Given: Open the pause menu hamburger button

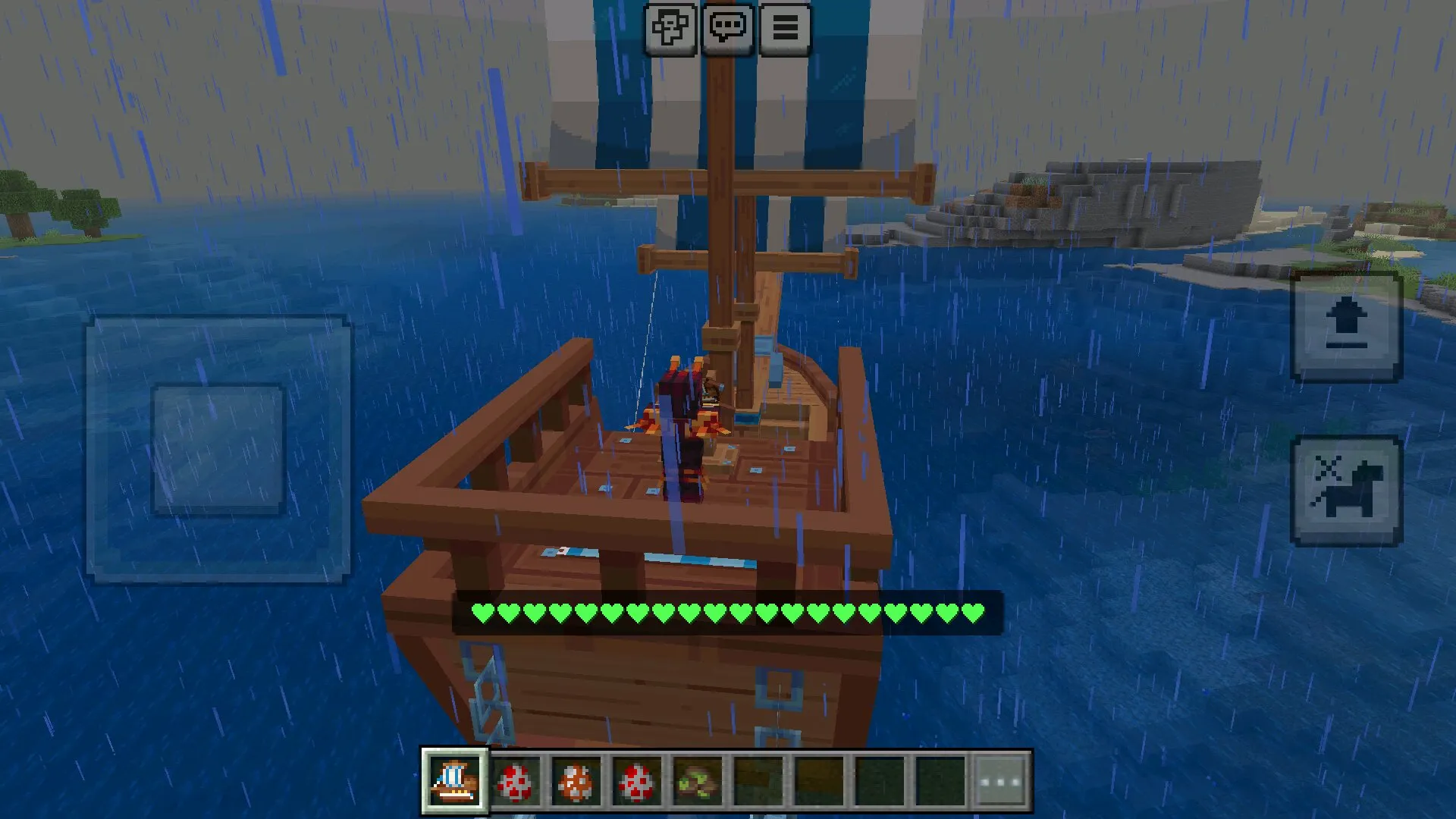Looking at the screenshot, I should click(x=785, y=29).
